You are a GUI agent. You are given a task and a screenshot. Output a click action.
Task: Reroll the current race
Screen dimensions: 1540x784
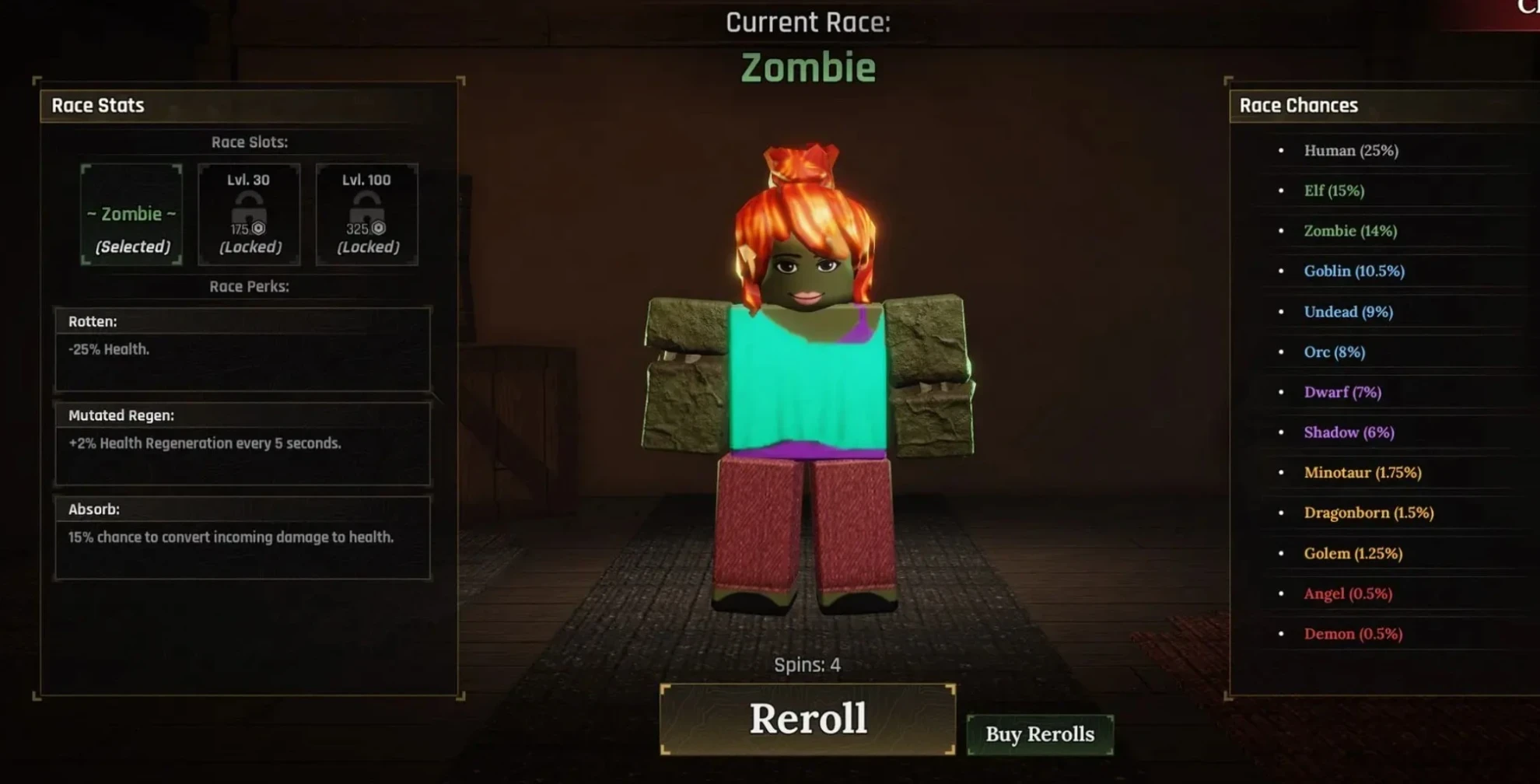[807, 719]
